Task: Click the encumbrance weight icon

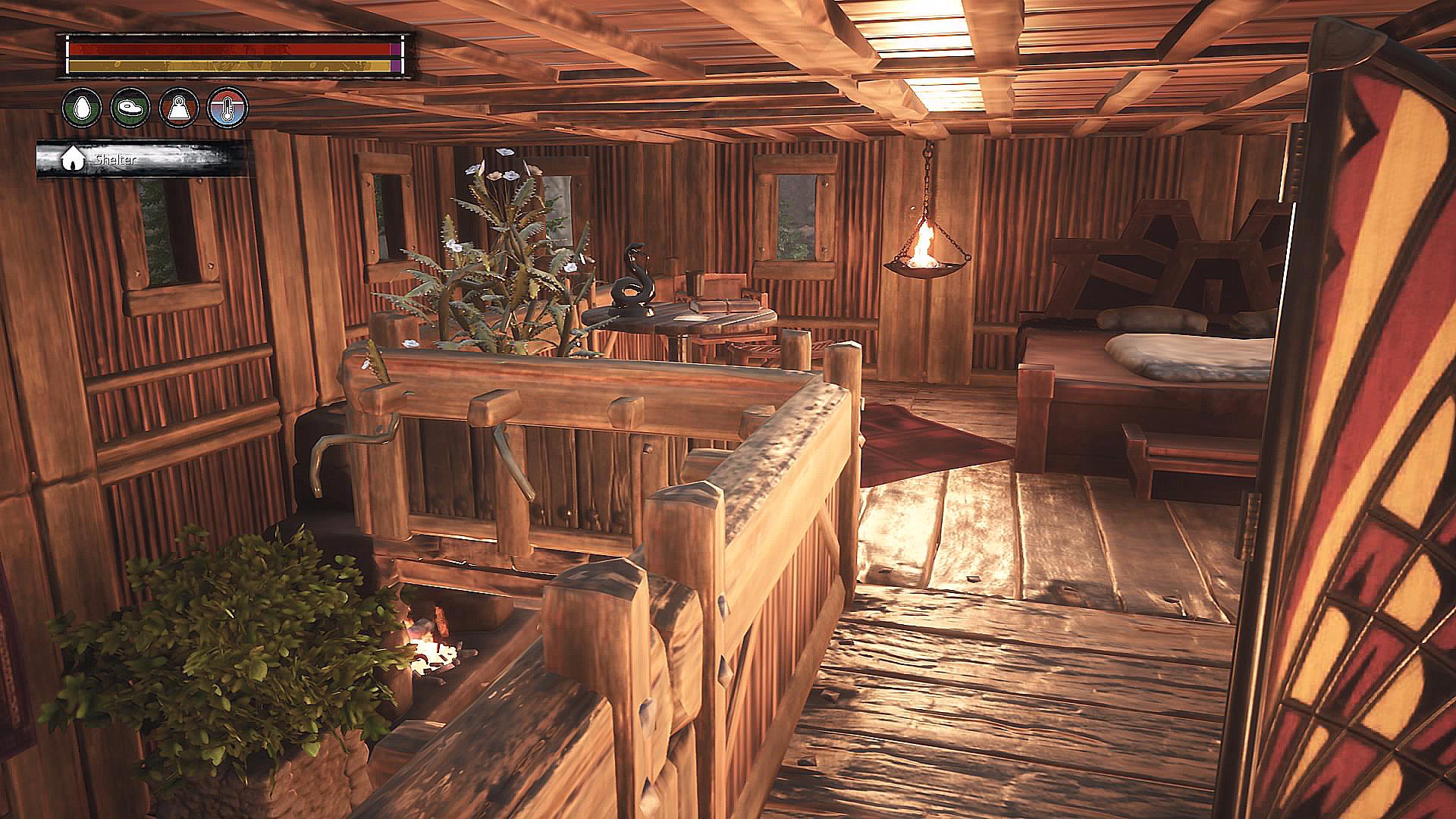Action: (180, 107)
